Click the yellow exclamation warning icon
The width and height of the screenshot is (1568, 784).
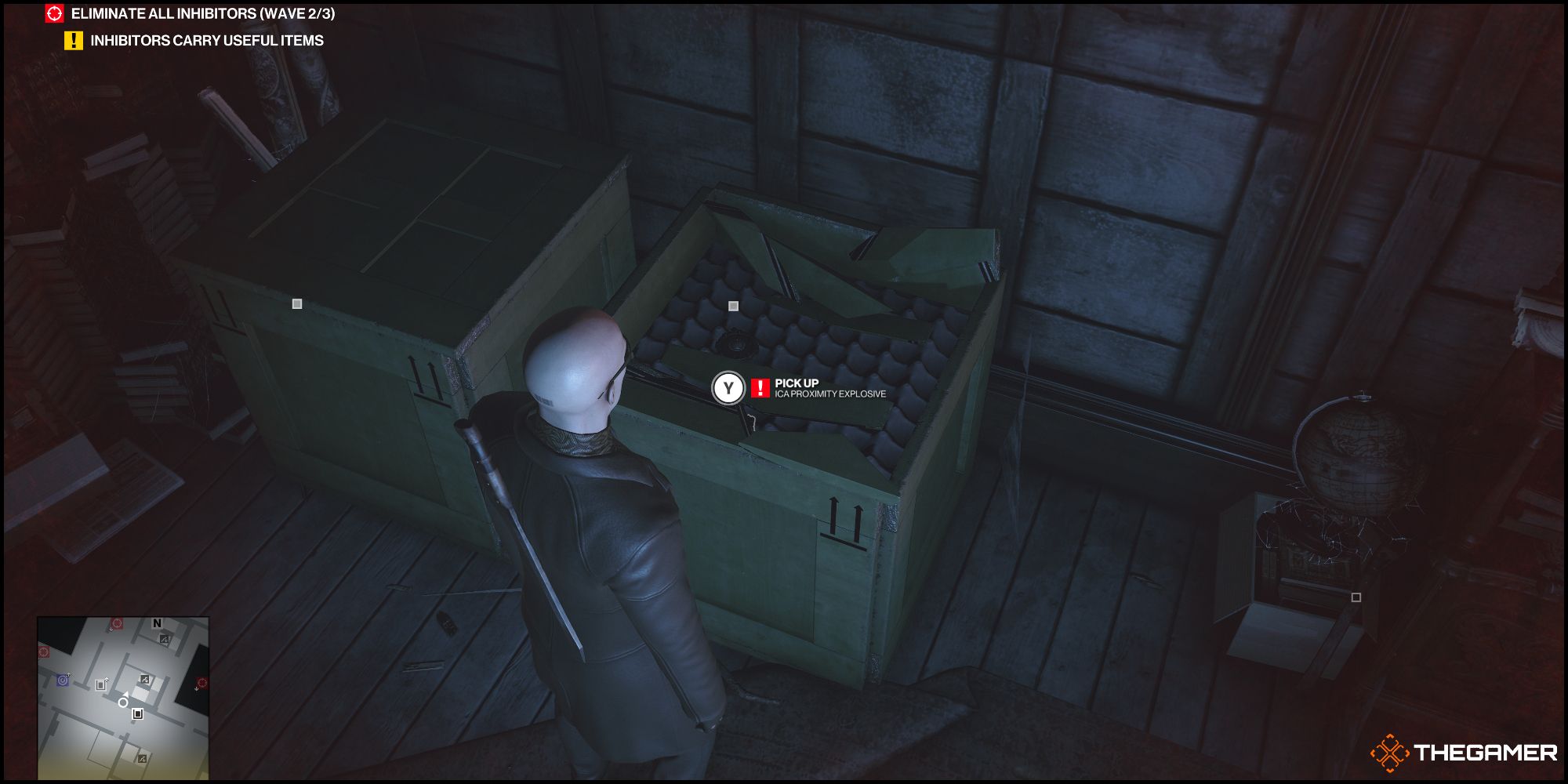tap(74, 41)
